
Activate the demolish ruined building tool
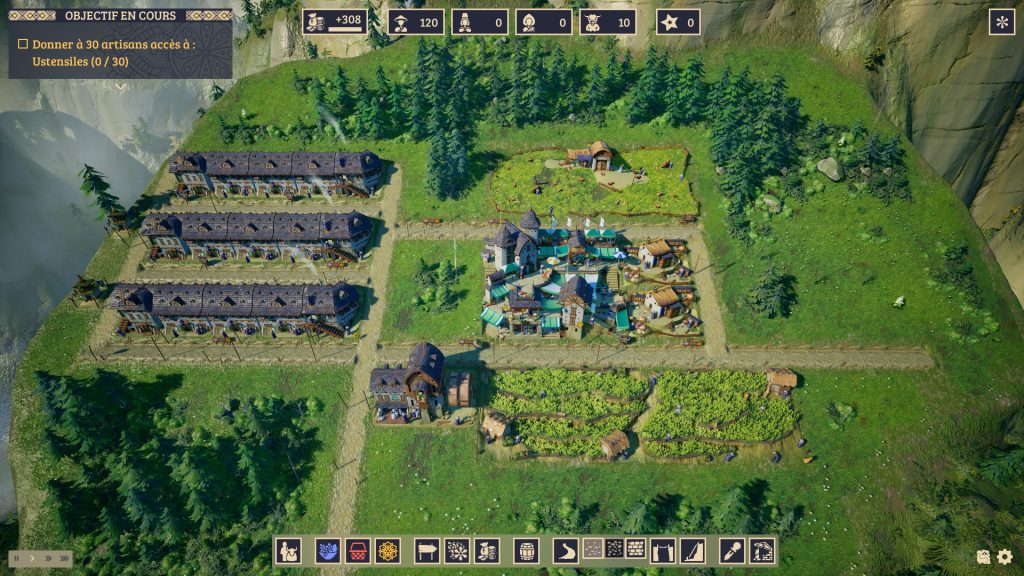tap(762, 550)
